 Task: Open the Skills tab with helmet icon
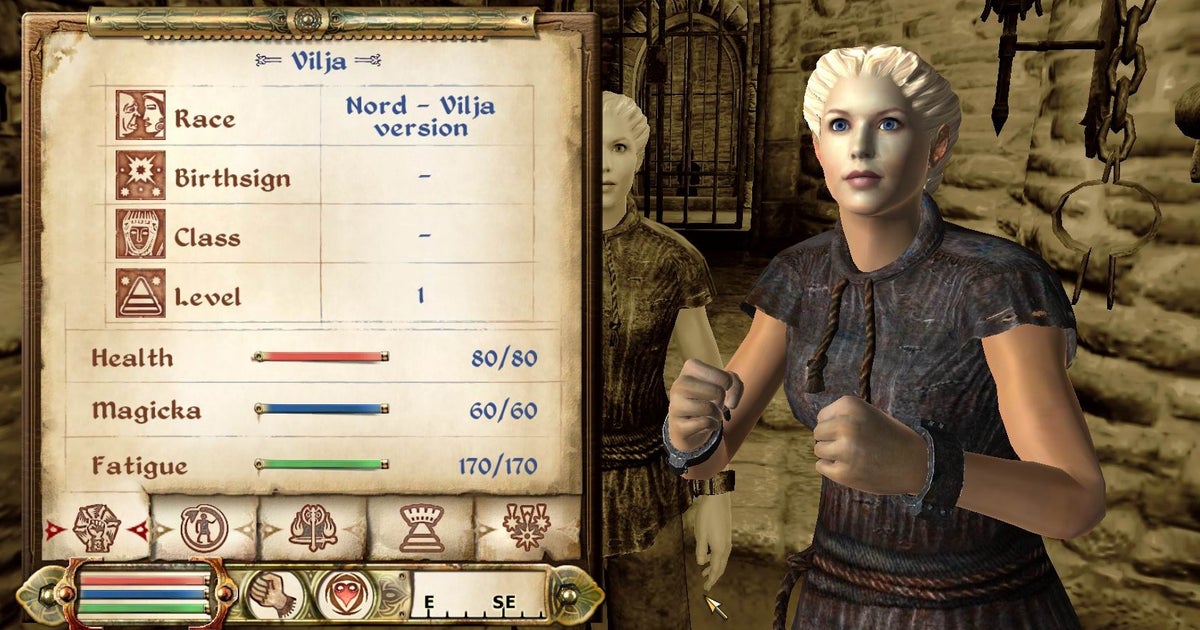313,527
